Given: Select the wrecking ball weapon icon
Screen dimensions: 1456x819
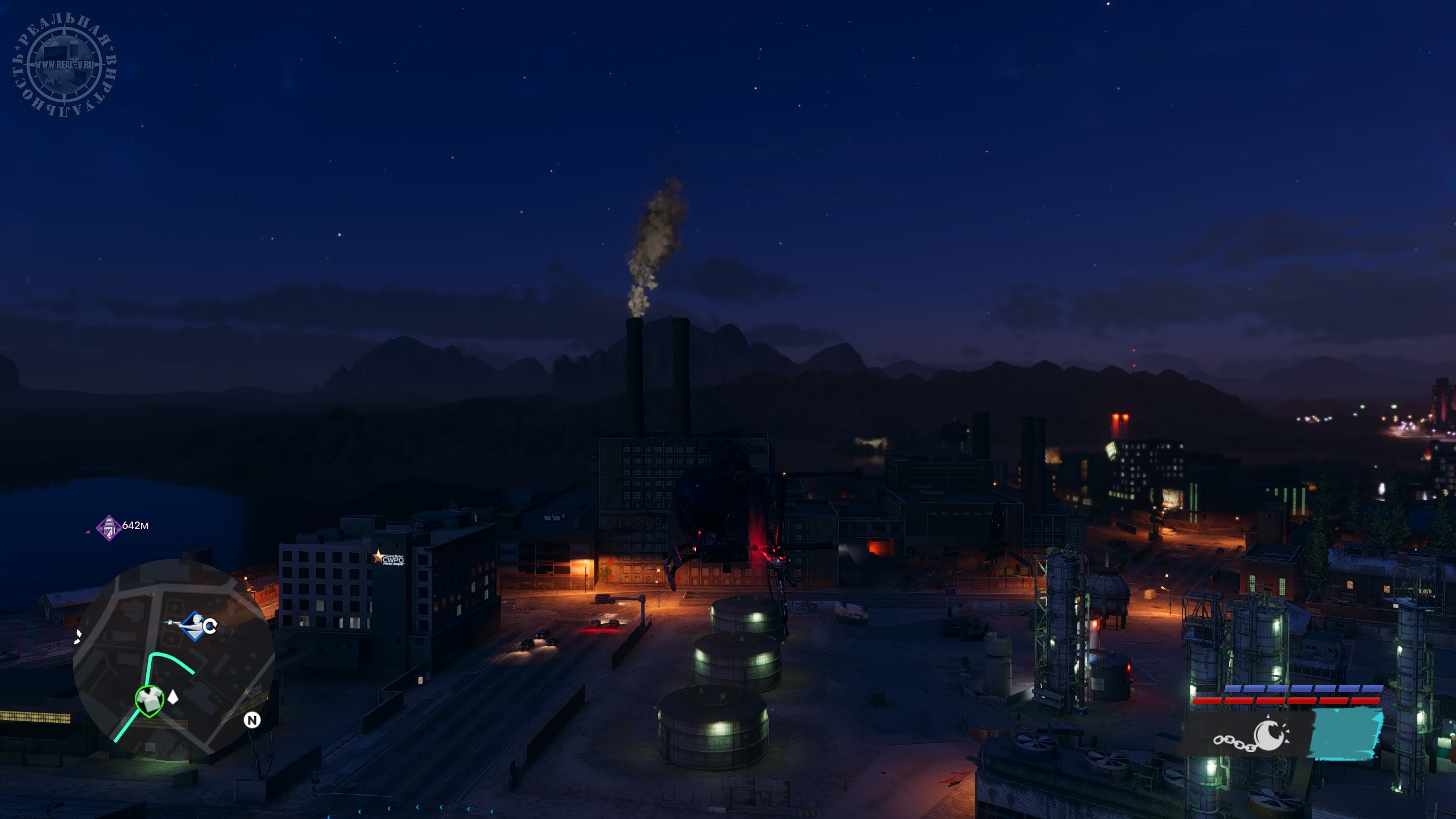Looking at the screenshot, I should coord(1253,736).
